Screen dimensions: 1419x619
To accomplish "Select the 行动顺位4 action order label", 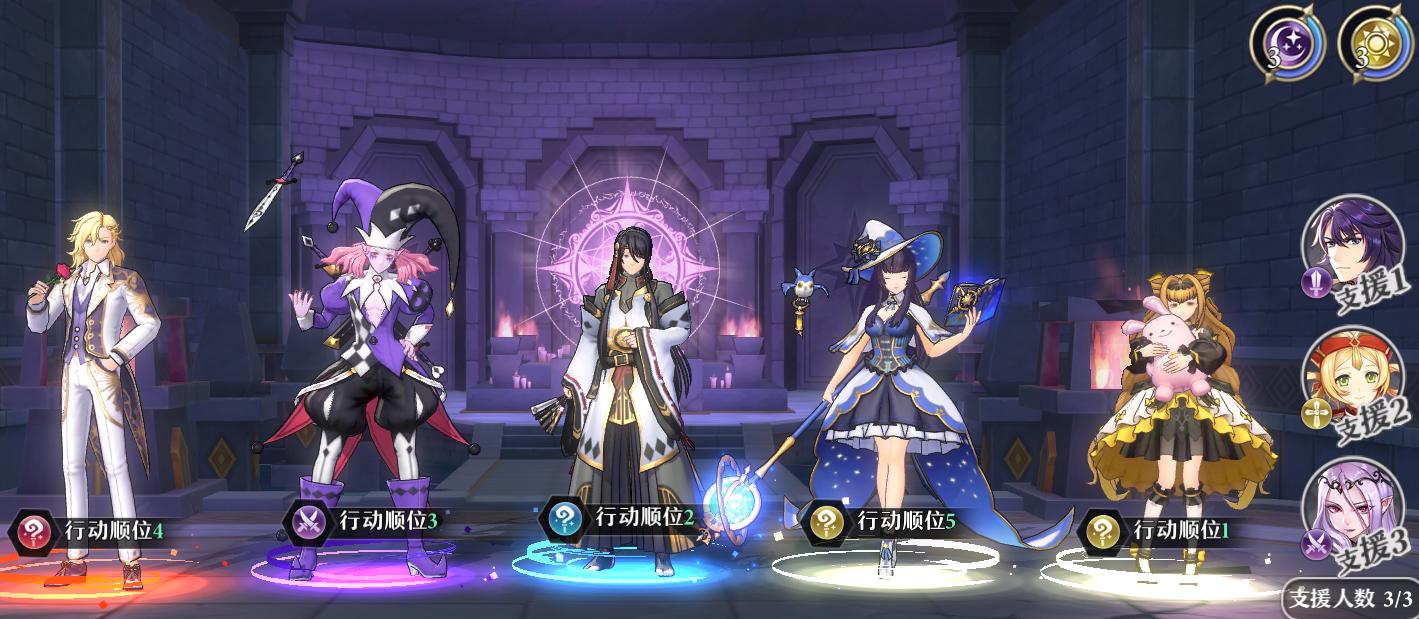I will point(112,529).
